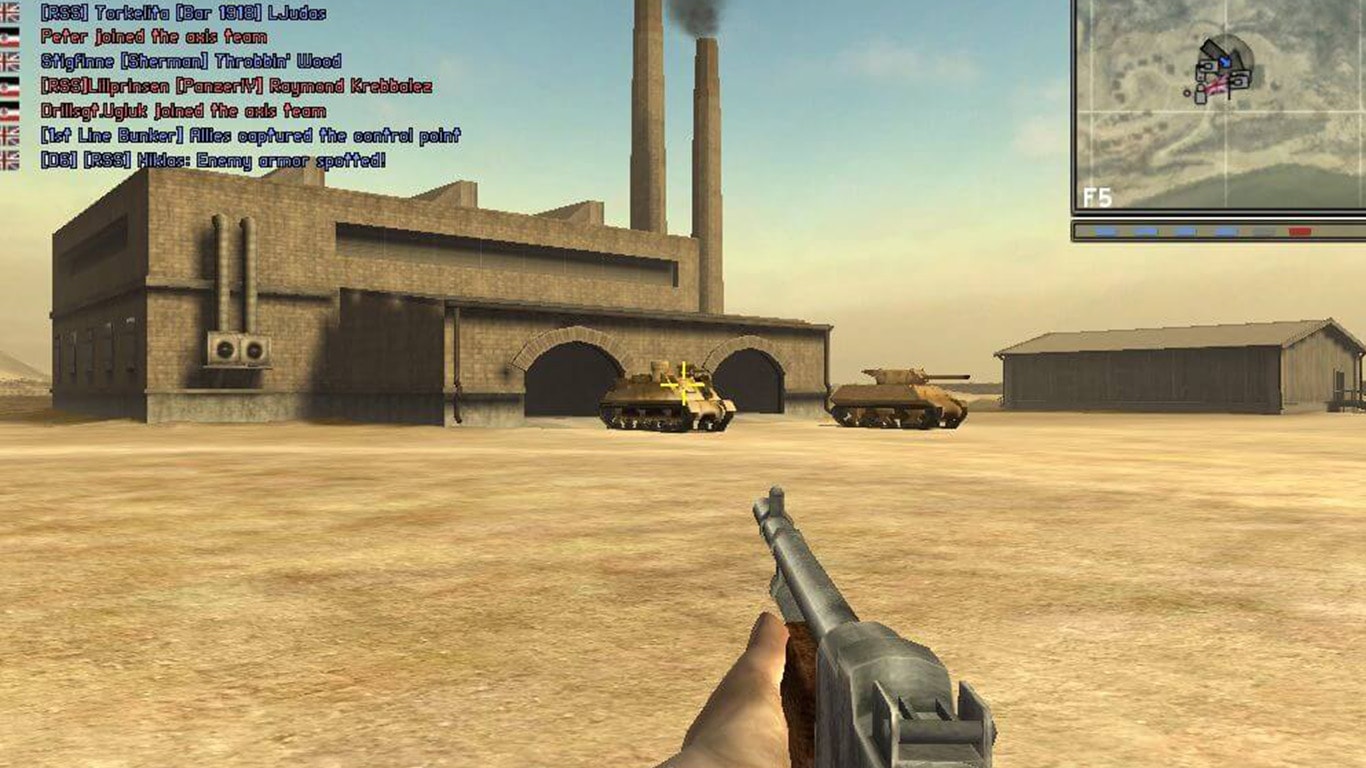This screenshot has height=768, width=1366.
Task: Click the gray segment in the status bar
Action: tap(1262, 231)
